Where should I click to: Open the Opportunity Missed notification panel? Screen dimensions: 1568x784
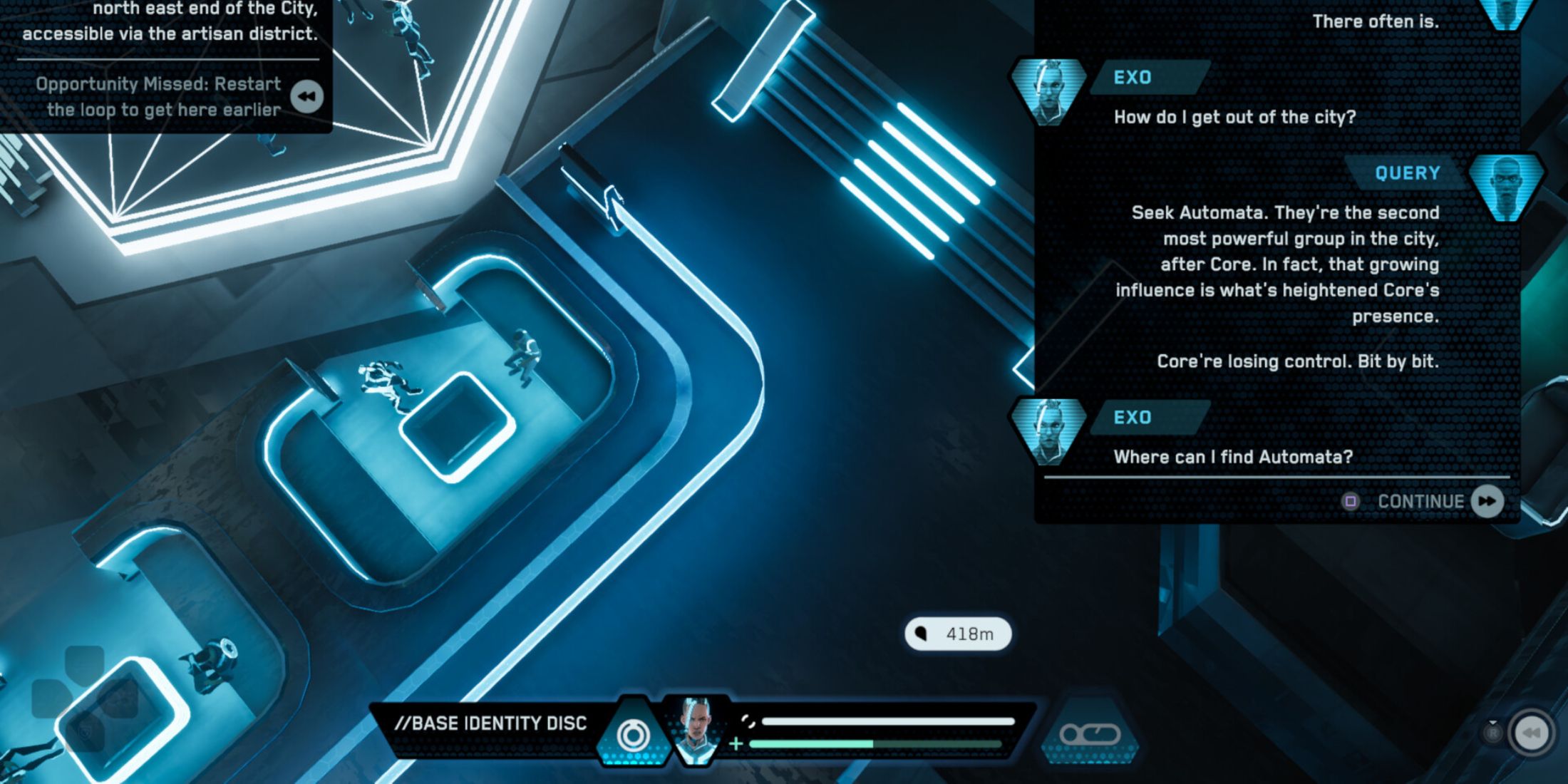pos(157,96)
